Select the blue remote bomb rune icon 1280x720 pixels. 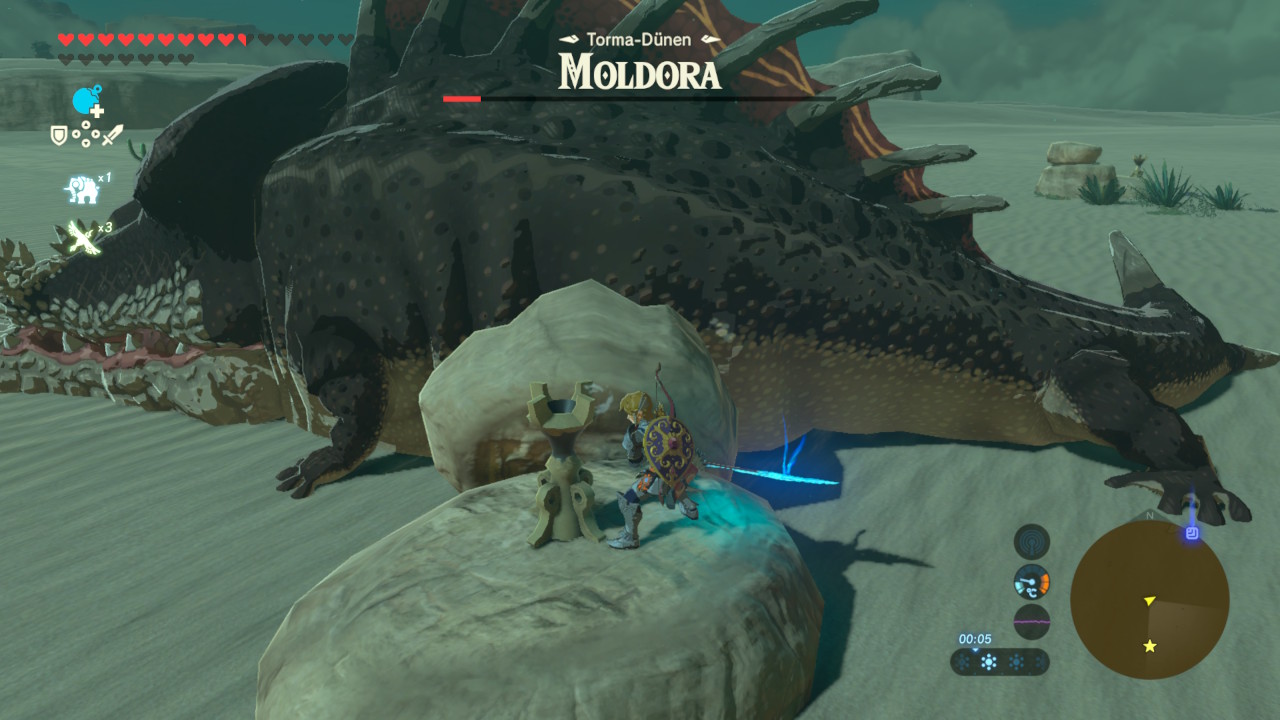pyautogui.click(x=87, y=101)
